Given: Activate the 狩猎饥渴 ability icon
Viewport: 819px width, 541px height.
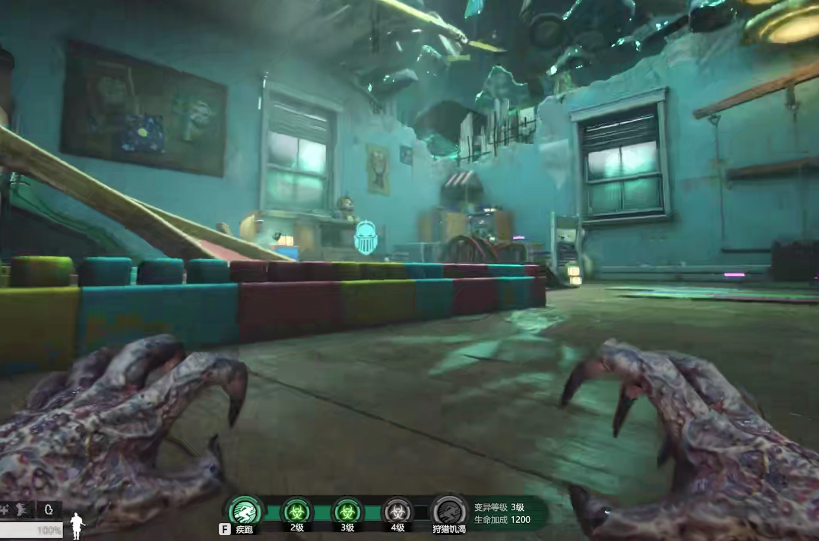Looking at the screenshot, I should pyautogui.click(x=449, y=510).
